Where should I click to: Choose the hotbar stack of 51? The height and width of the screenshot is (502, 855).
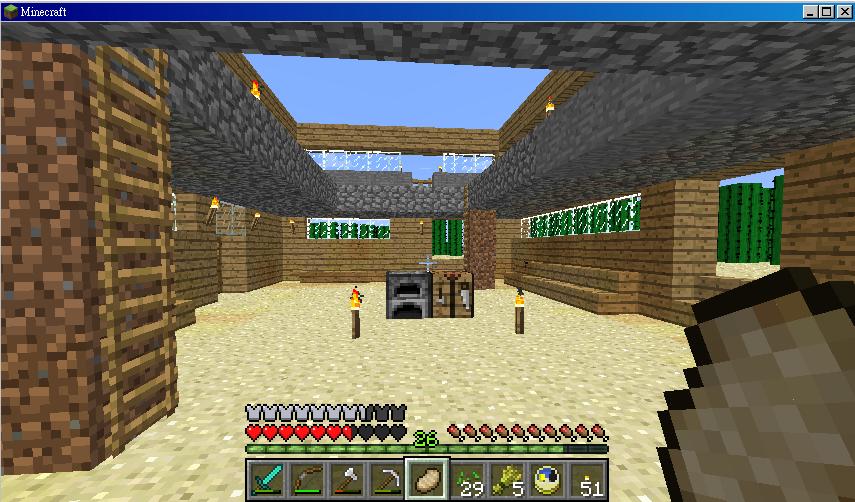click(x=586, y=478)
